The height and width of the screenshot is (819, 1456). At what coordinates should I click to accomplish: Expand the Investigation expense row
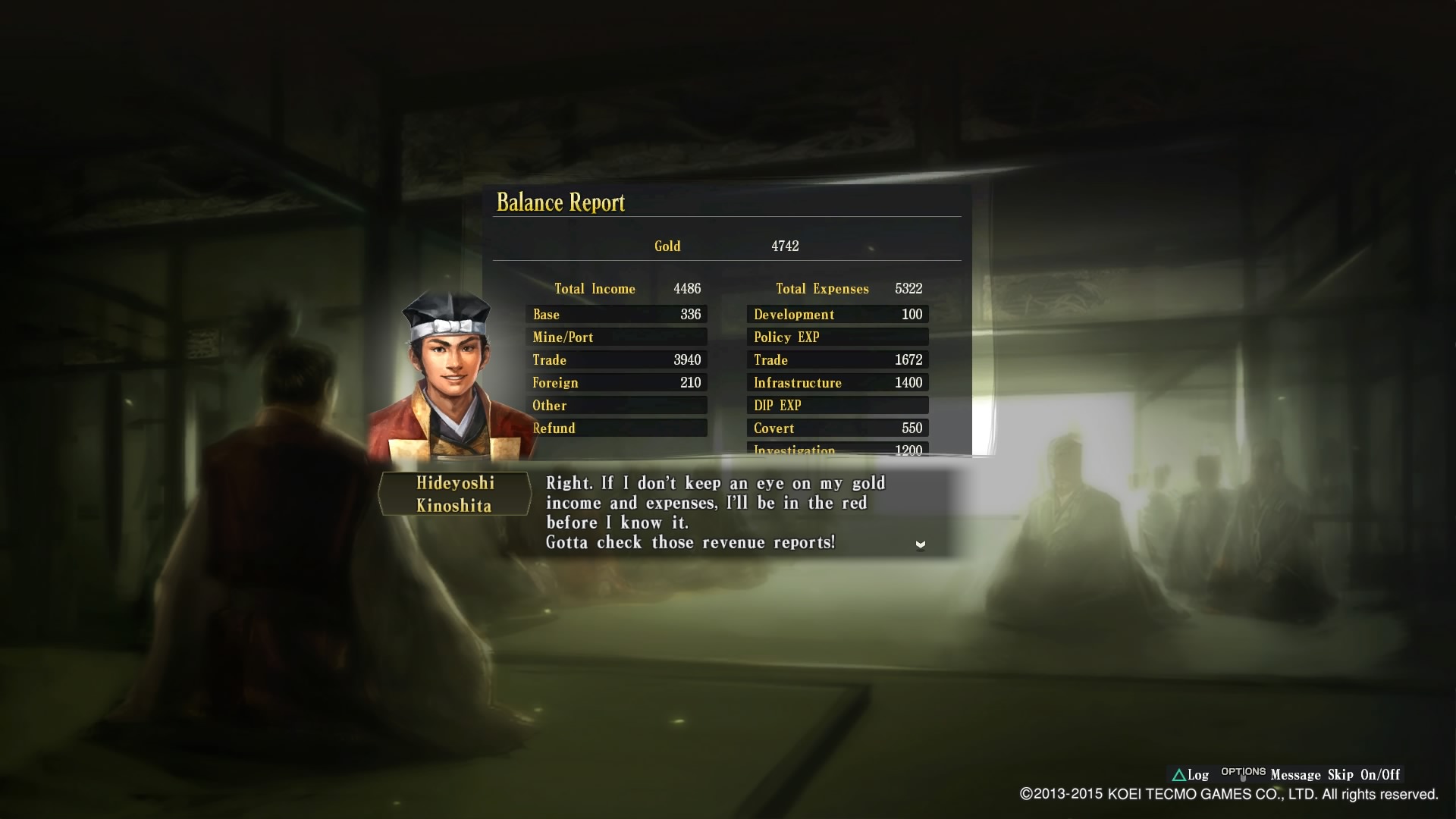[x=837, y=449]
